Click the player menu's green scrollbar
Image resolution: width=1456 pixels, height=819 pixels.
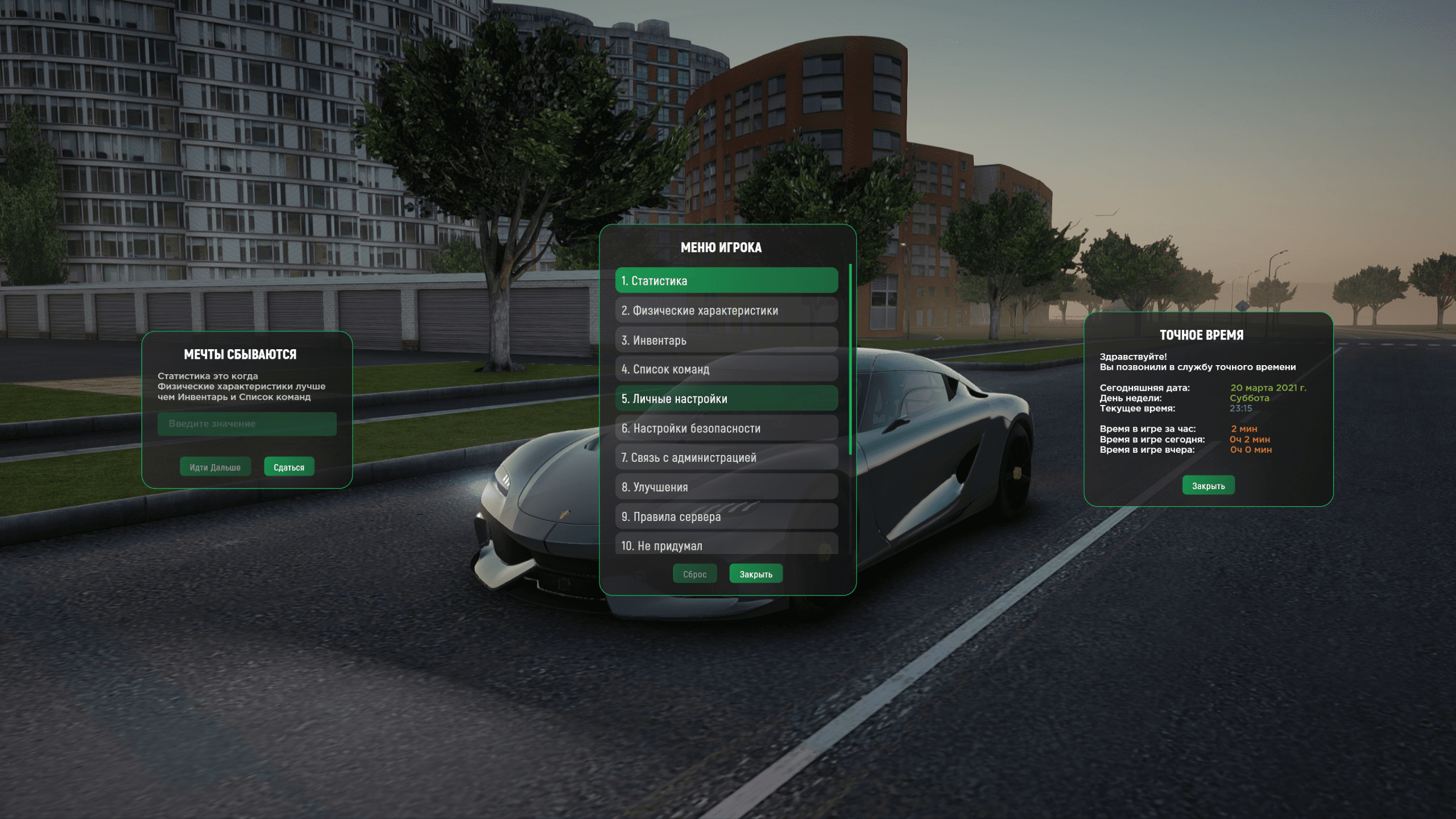click(x=850, y=359)
